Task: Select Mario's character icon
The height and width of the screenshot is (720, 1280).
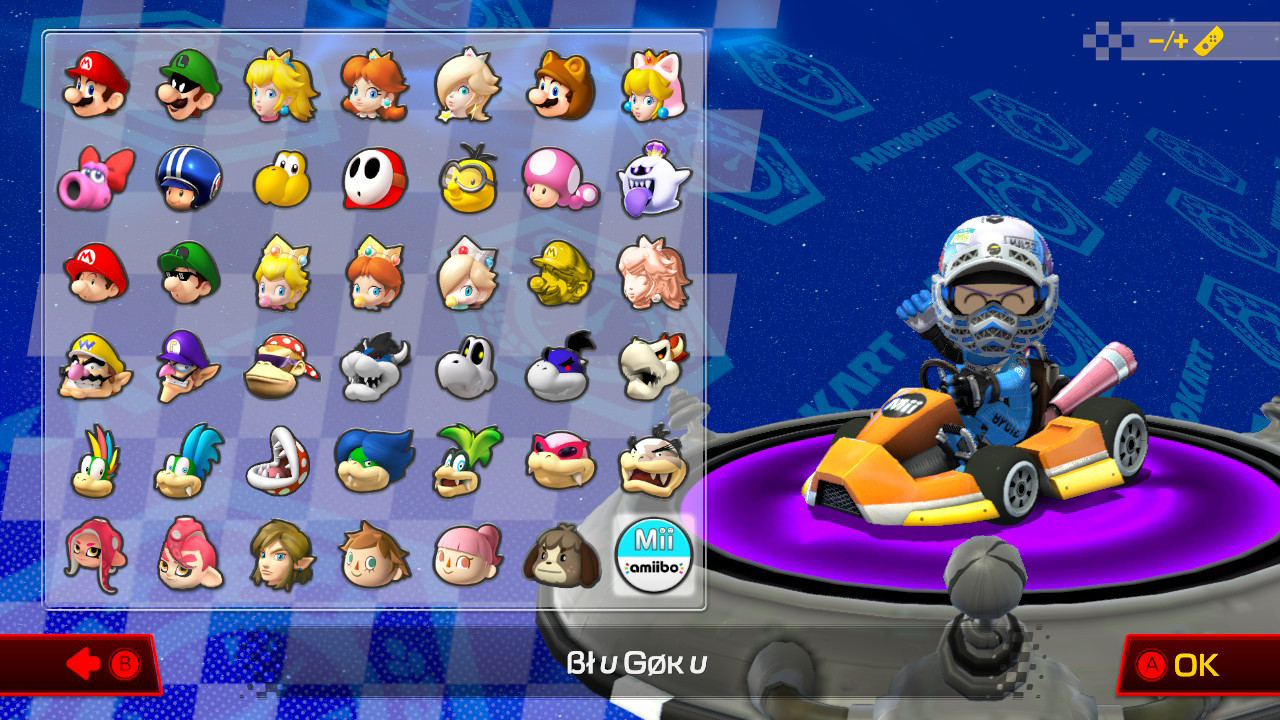Action: (94, 85)
